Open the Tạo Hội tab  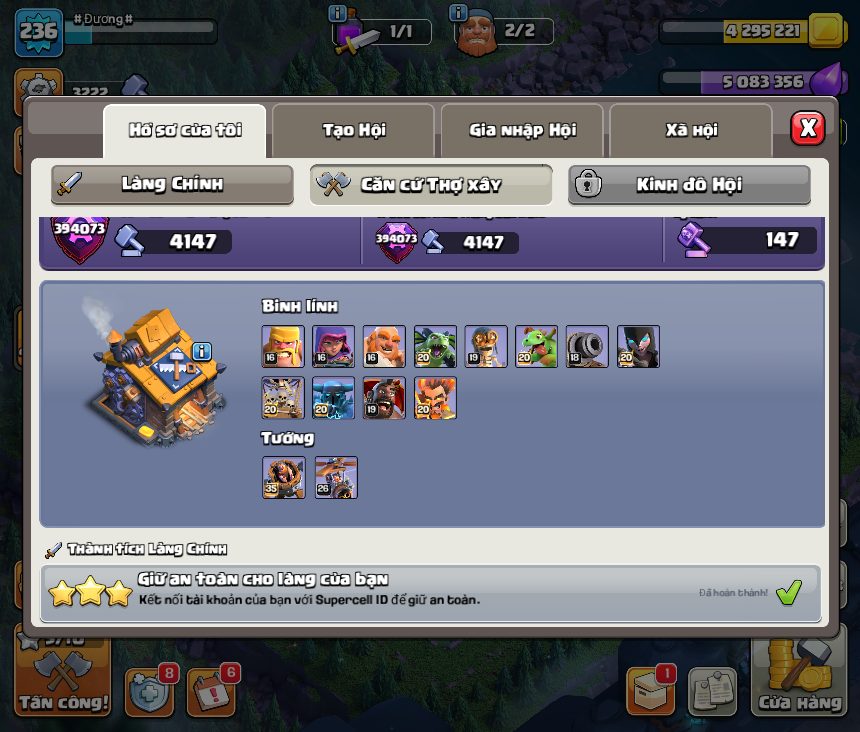(x=353, y=130)
